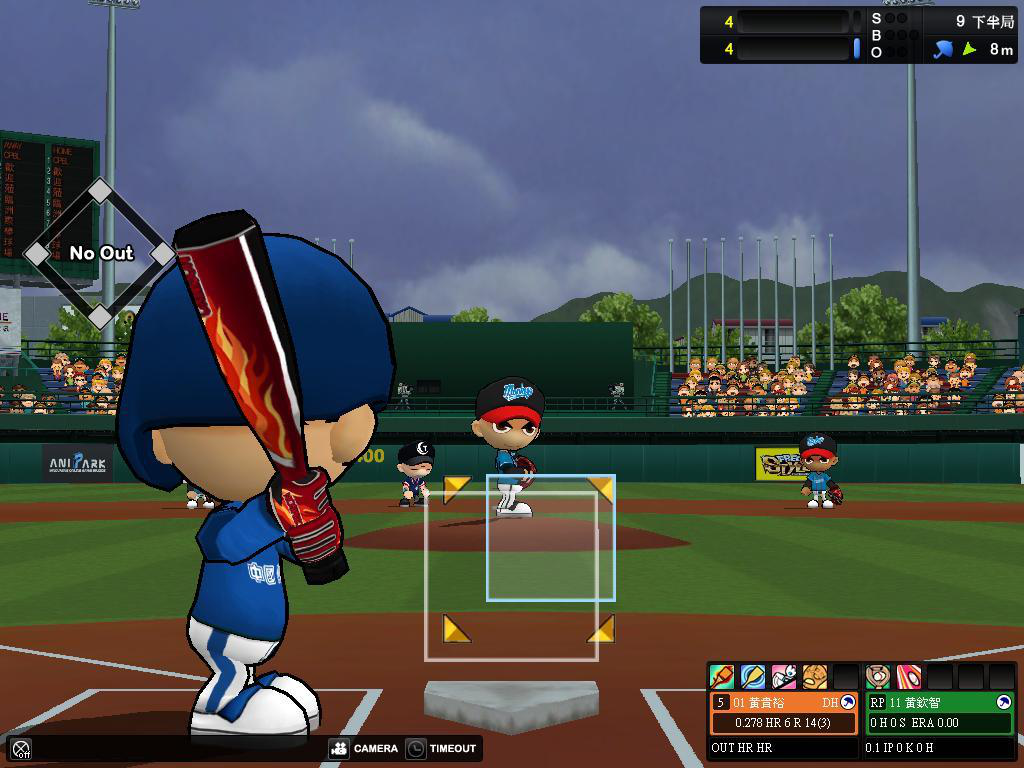1024x768 pixels.
Task: Select the orange muscle arm skill icon
Action: click(x=815, y=677)
